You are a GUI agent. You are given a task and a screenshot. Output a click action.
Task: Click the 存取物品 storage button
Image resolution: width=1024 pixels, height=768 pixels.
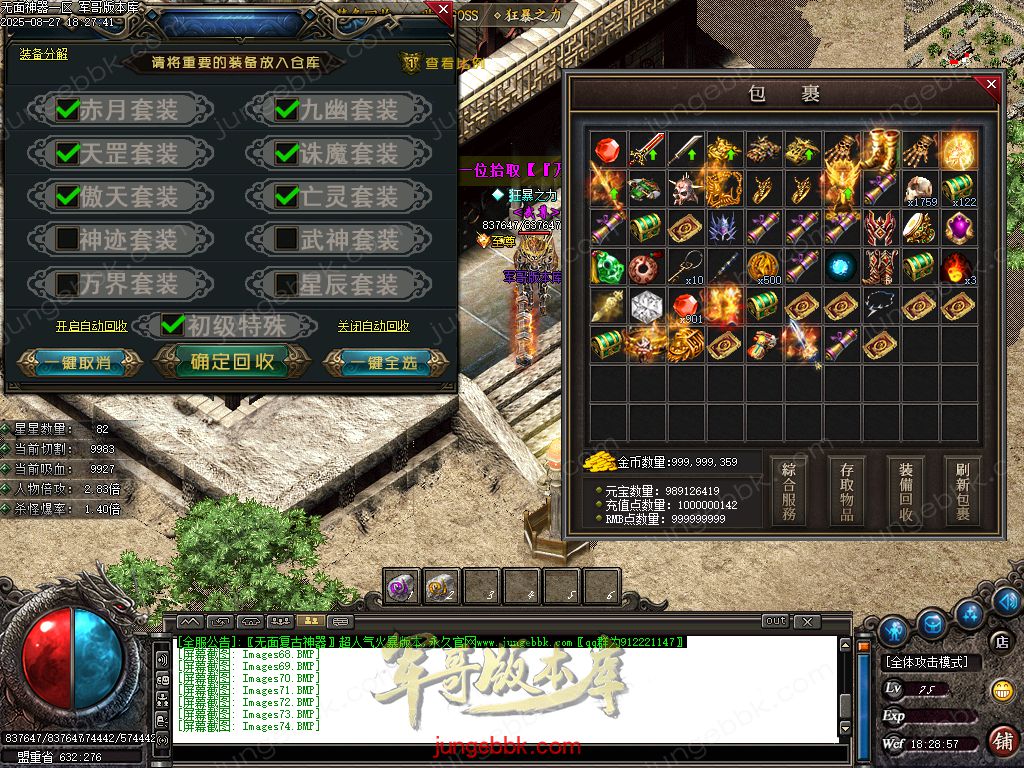847,491
